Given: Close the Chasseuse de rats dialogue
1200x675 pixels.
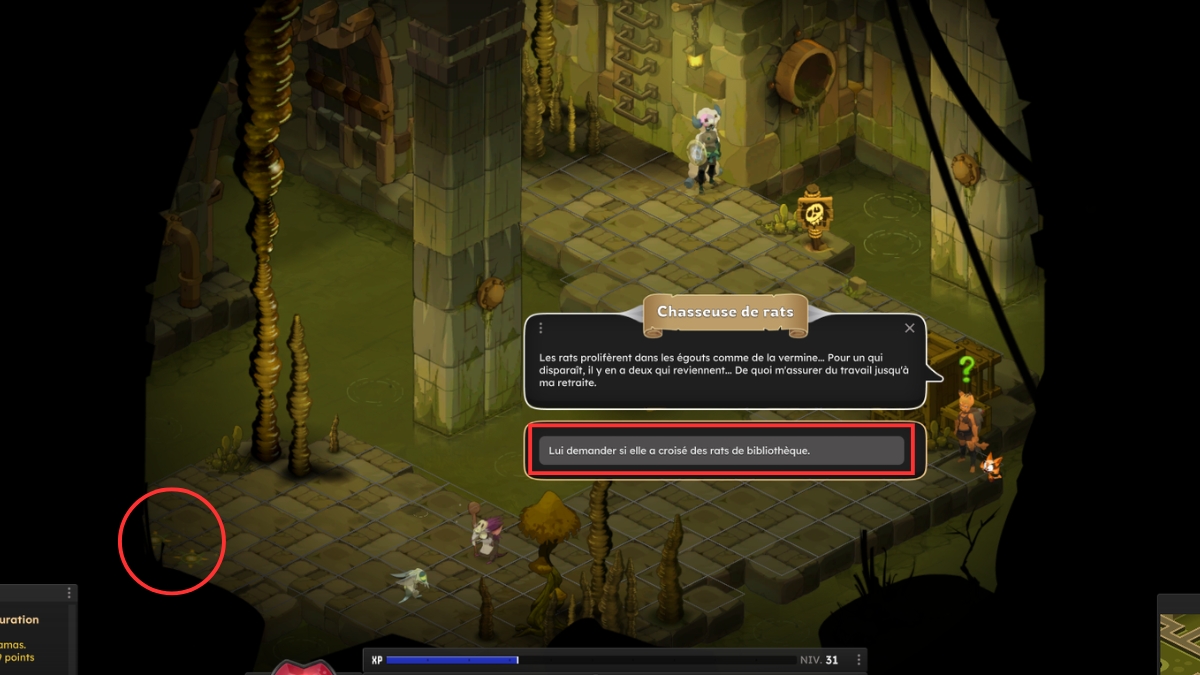Looking at the screenshot, I should tap(909, 328).
